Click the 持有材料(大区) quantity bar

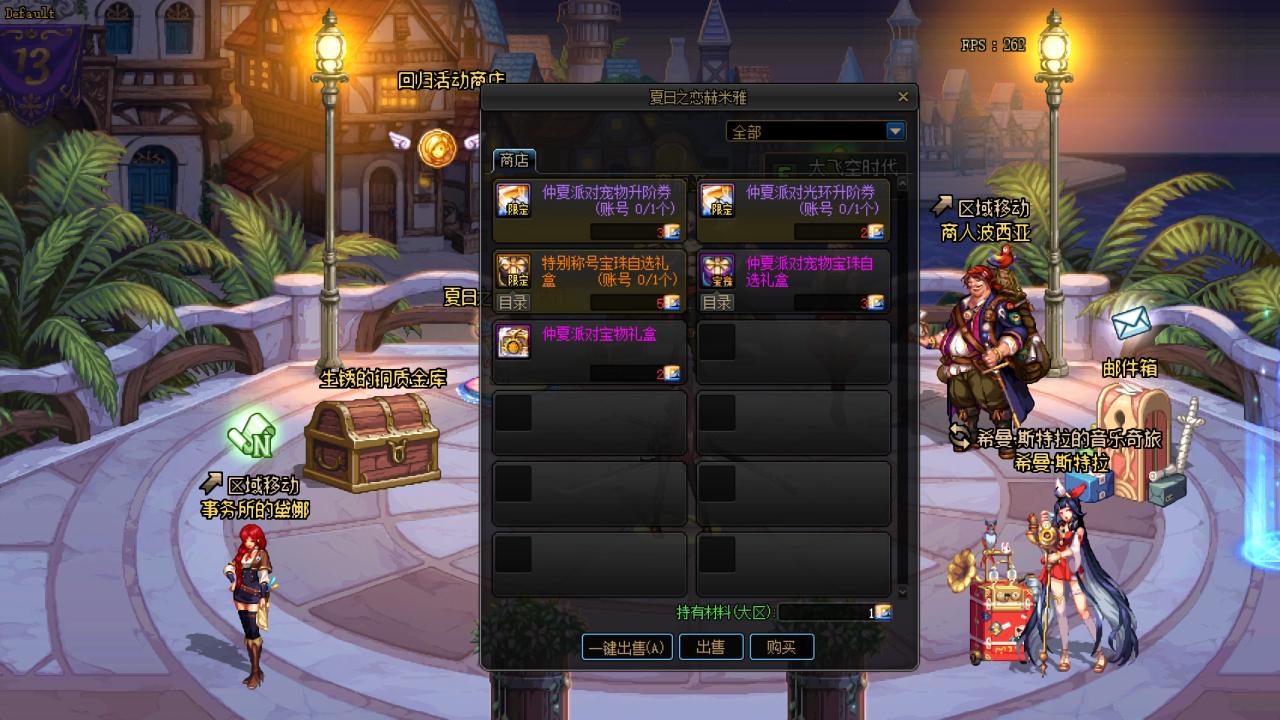826,613
